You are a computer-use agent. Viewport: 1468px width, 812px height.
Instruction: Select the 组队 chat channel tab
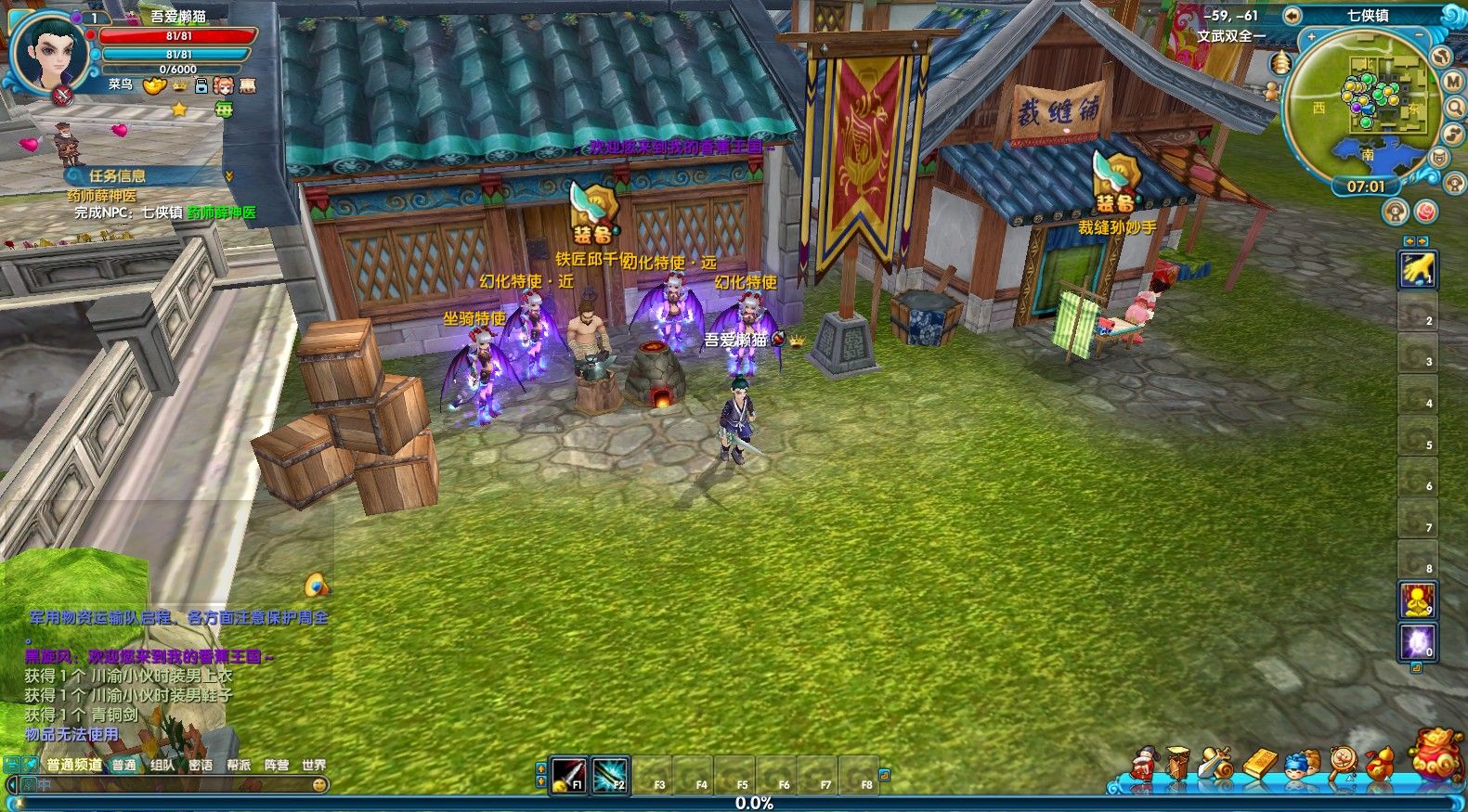(x=162, y=766)
